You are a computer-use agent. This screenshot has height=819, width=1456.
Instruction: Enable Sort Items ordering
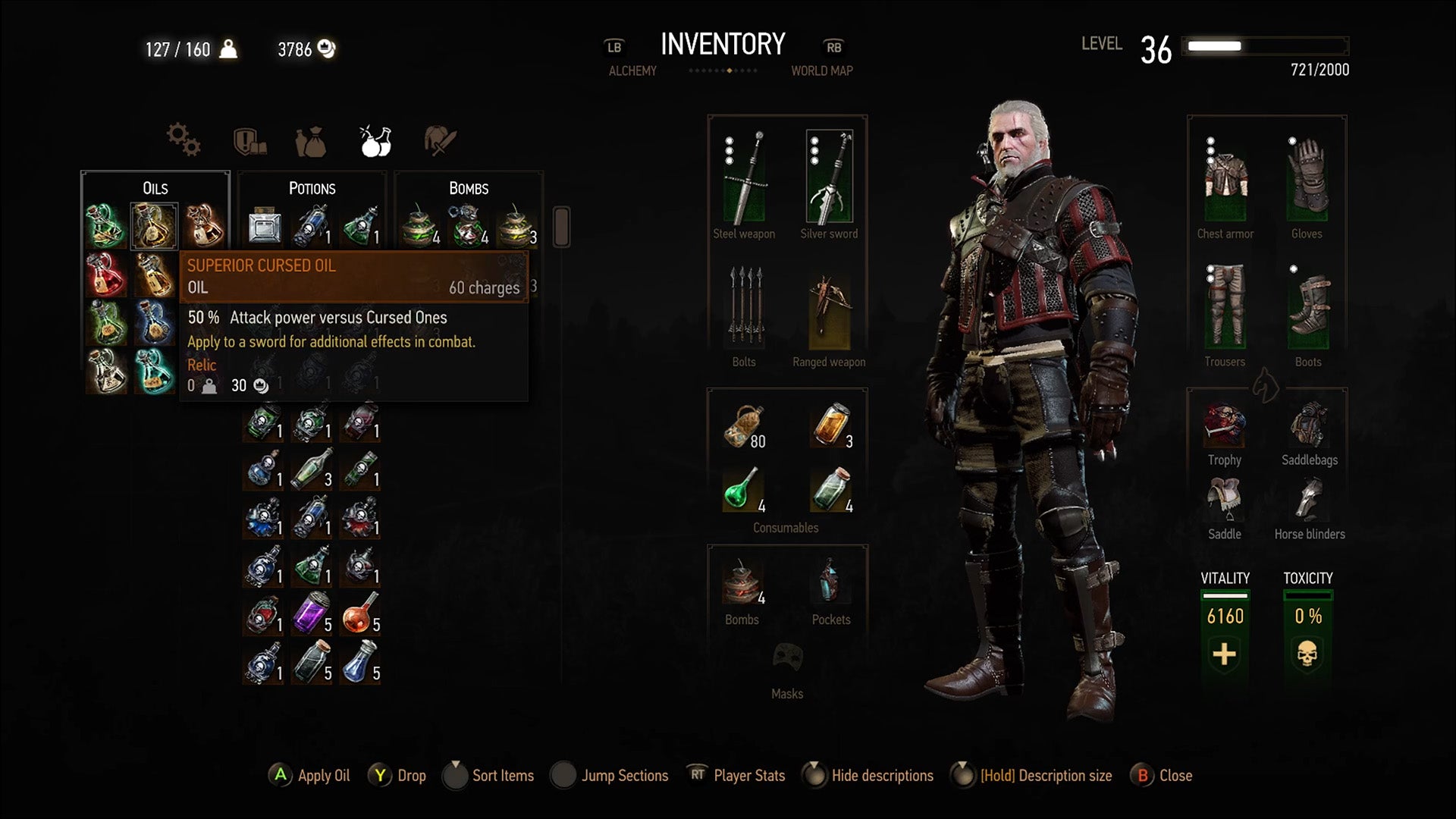[x=489, y=776]
